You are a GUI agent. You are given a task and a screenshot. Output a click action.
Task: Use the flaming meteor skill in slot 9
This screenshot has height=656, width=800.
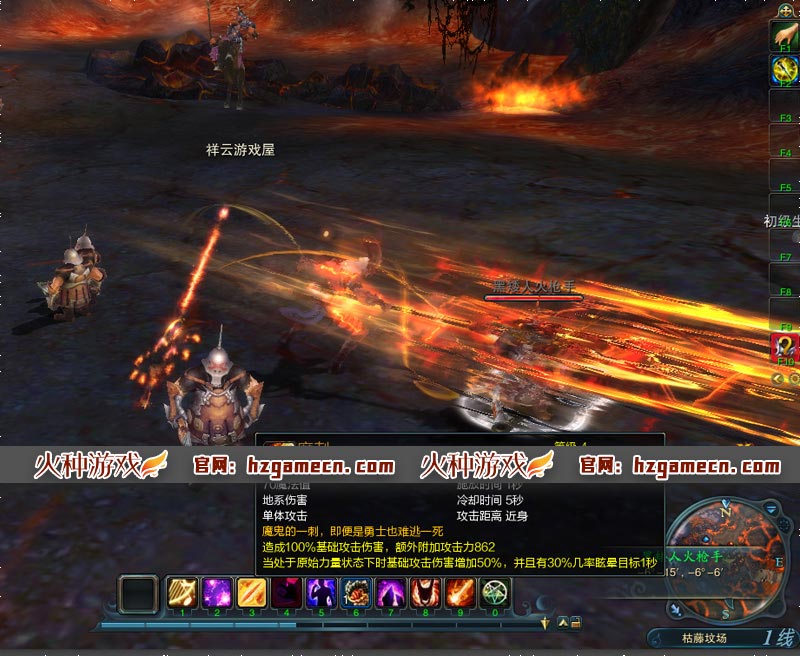(461, 594)
